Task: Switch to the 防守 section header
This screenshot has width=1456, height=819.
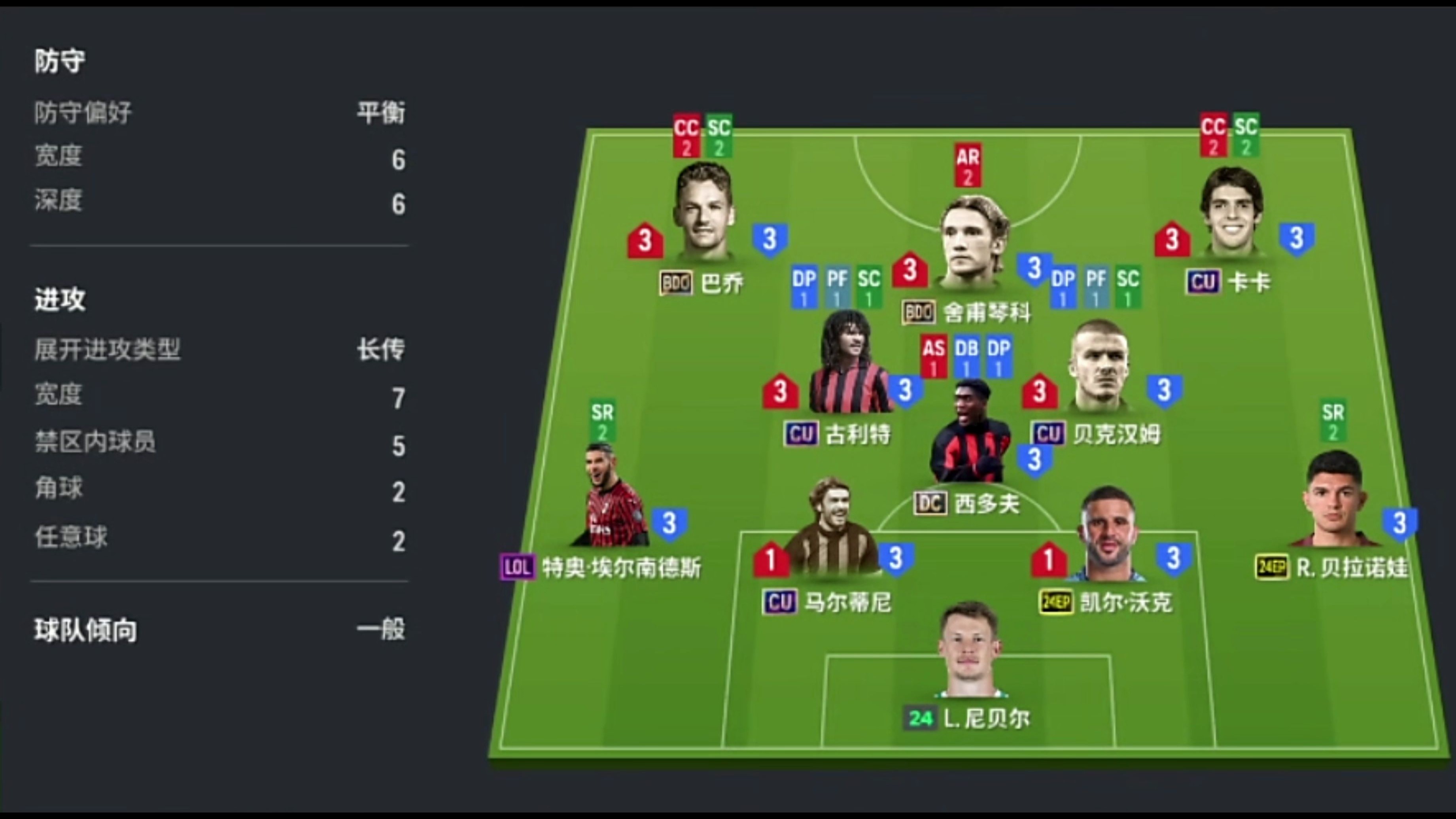Action: pyautogui.click(x=59, y=60)
